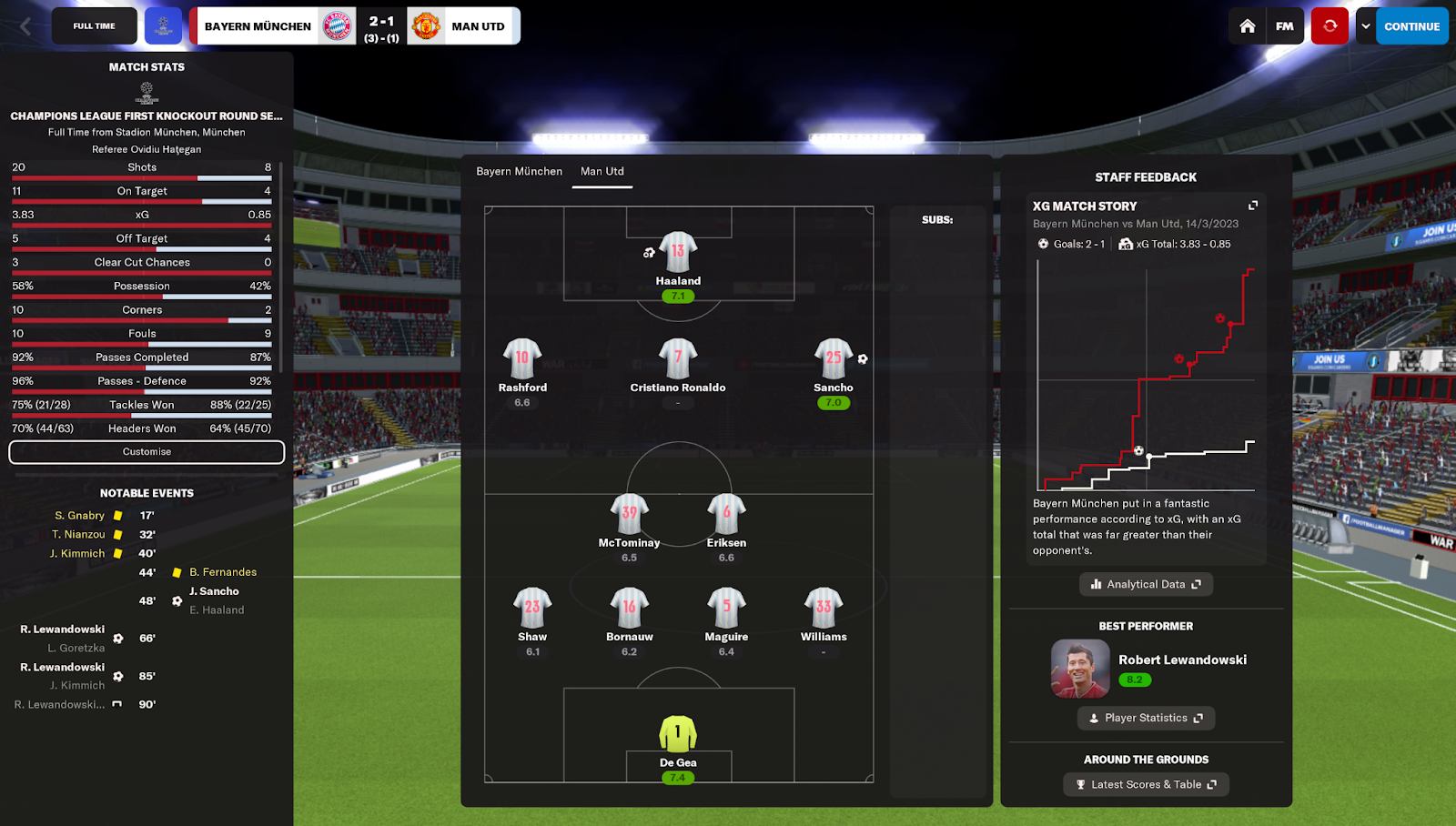1456x826 pixels.
Task: View Latest Scores & Table
Action: coord(1146,784)
